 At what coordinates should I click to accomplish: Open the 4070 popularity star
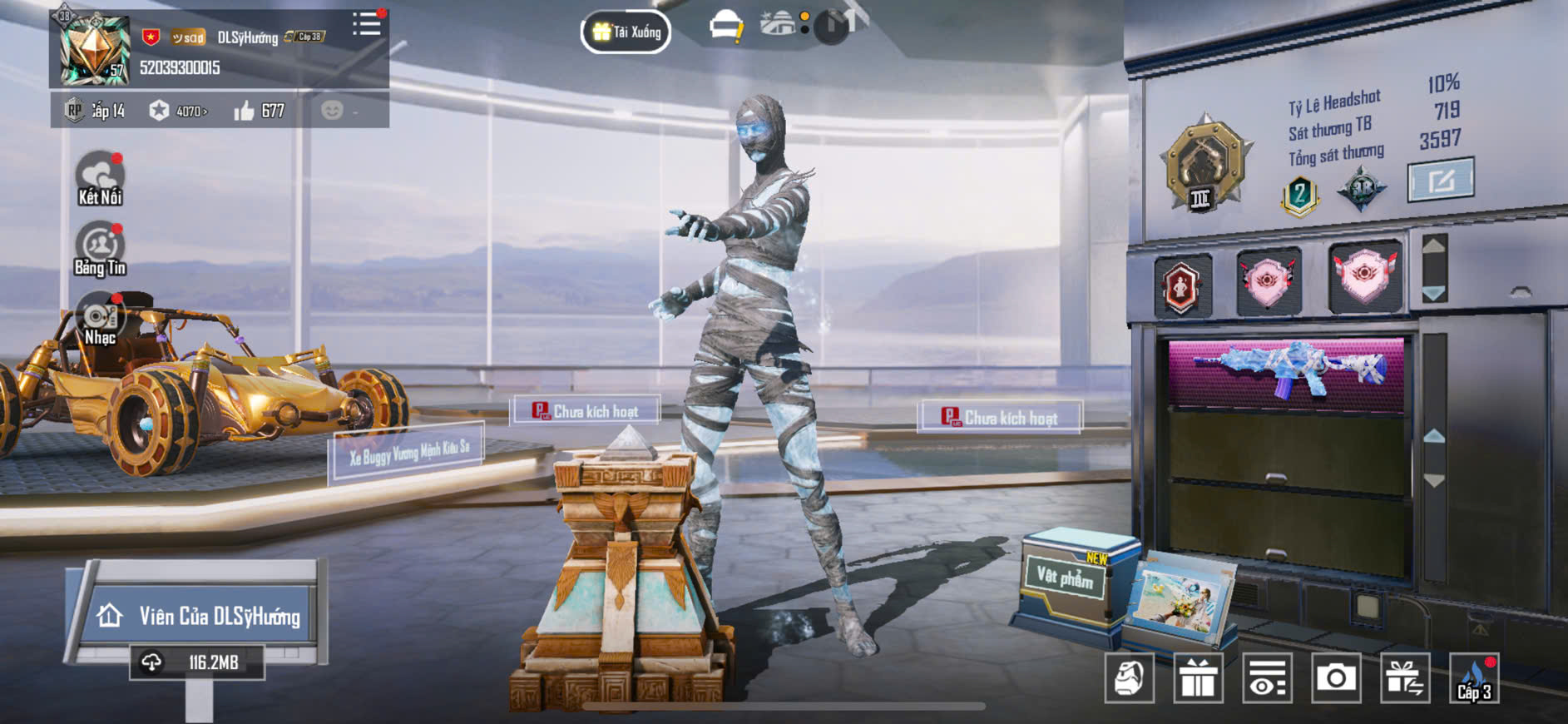point(160,111)
